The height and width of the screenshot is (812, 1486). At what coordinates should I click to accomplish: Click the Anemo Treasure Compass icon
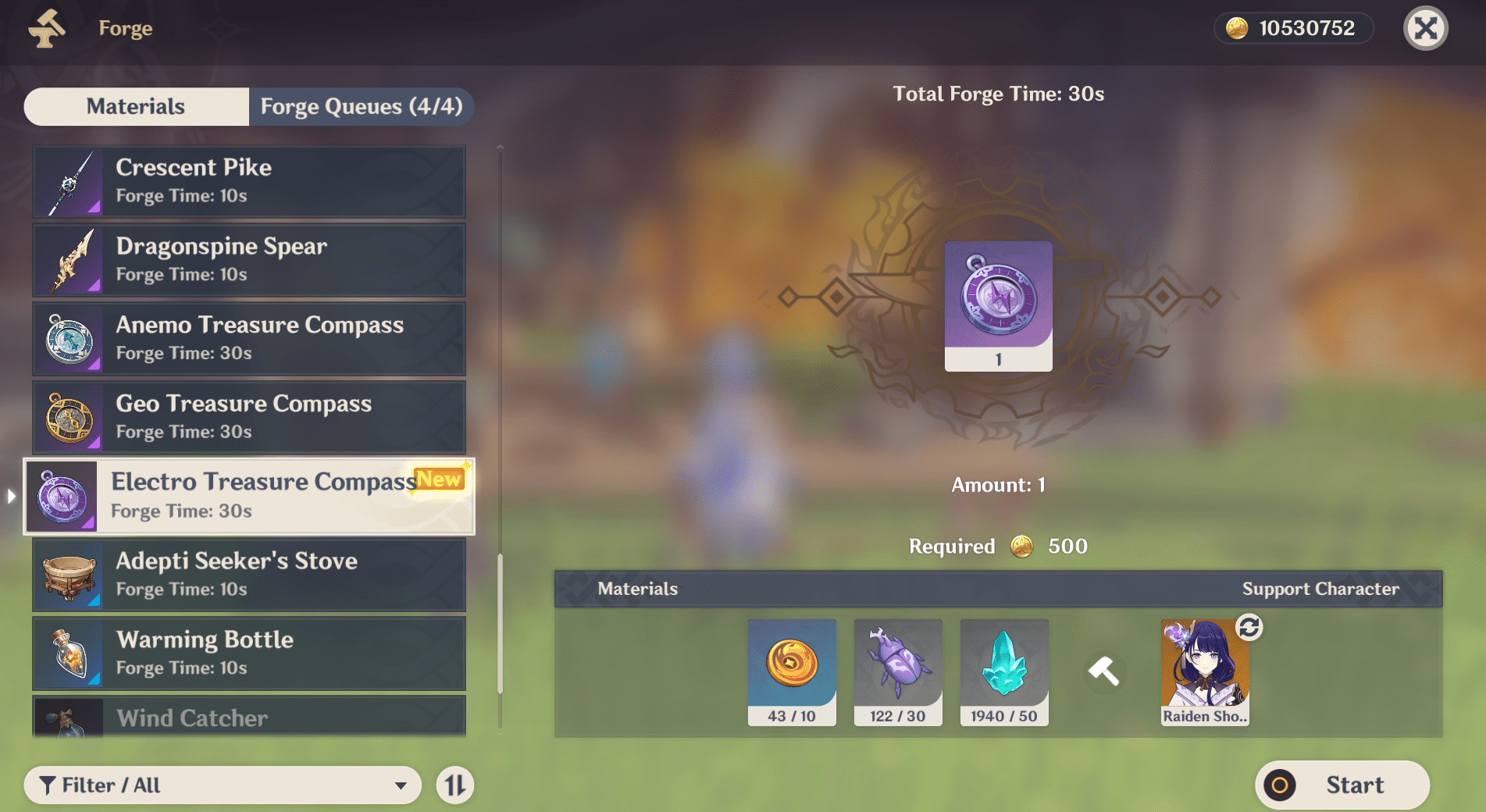pyautogui.click(x=69, y=339)
